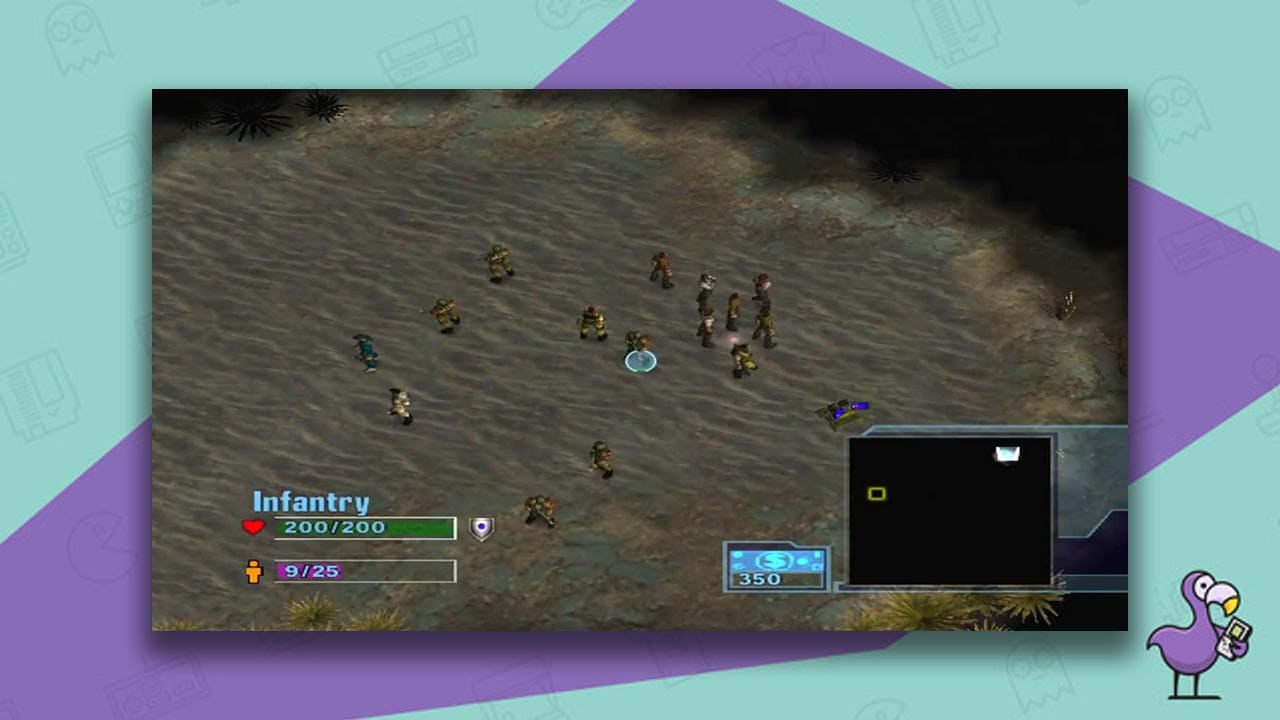The height and width of the screenshot is (720, 1280).
Task: Click the Infantry unit name label
Action: [x=311, y=503]
